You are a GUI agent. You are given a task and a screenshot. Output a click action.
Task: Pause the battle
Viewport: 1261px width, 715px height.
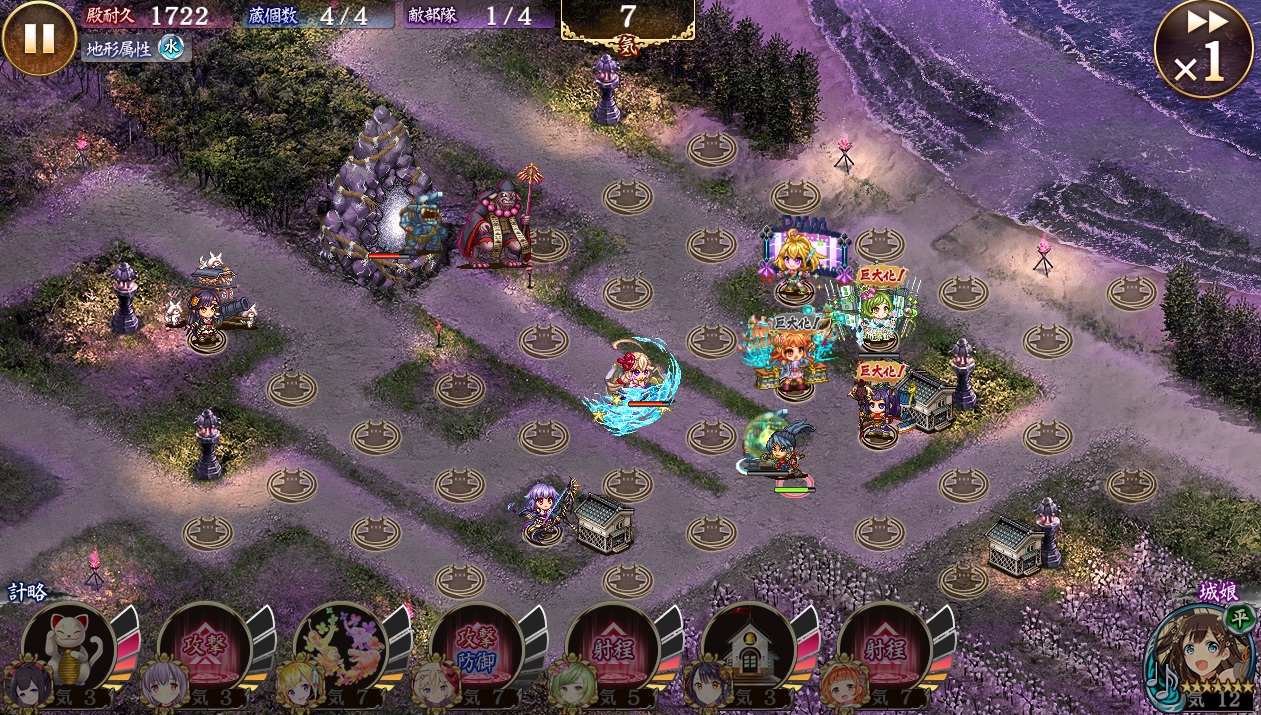[x=39, y=38]
